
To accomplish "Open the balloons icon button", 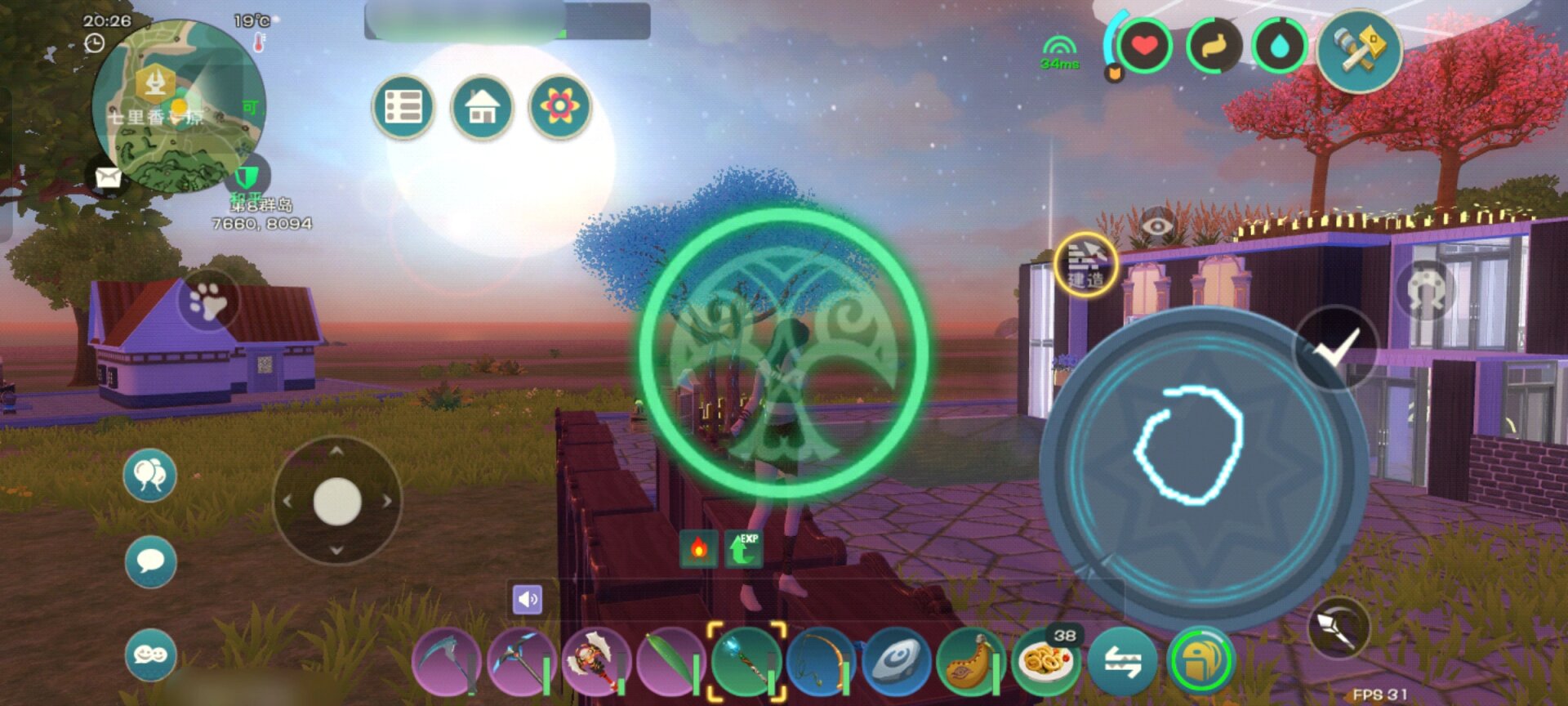I will pyautogui.click(x=150, y=475).
